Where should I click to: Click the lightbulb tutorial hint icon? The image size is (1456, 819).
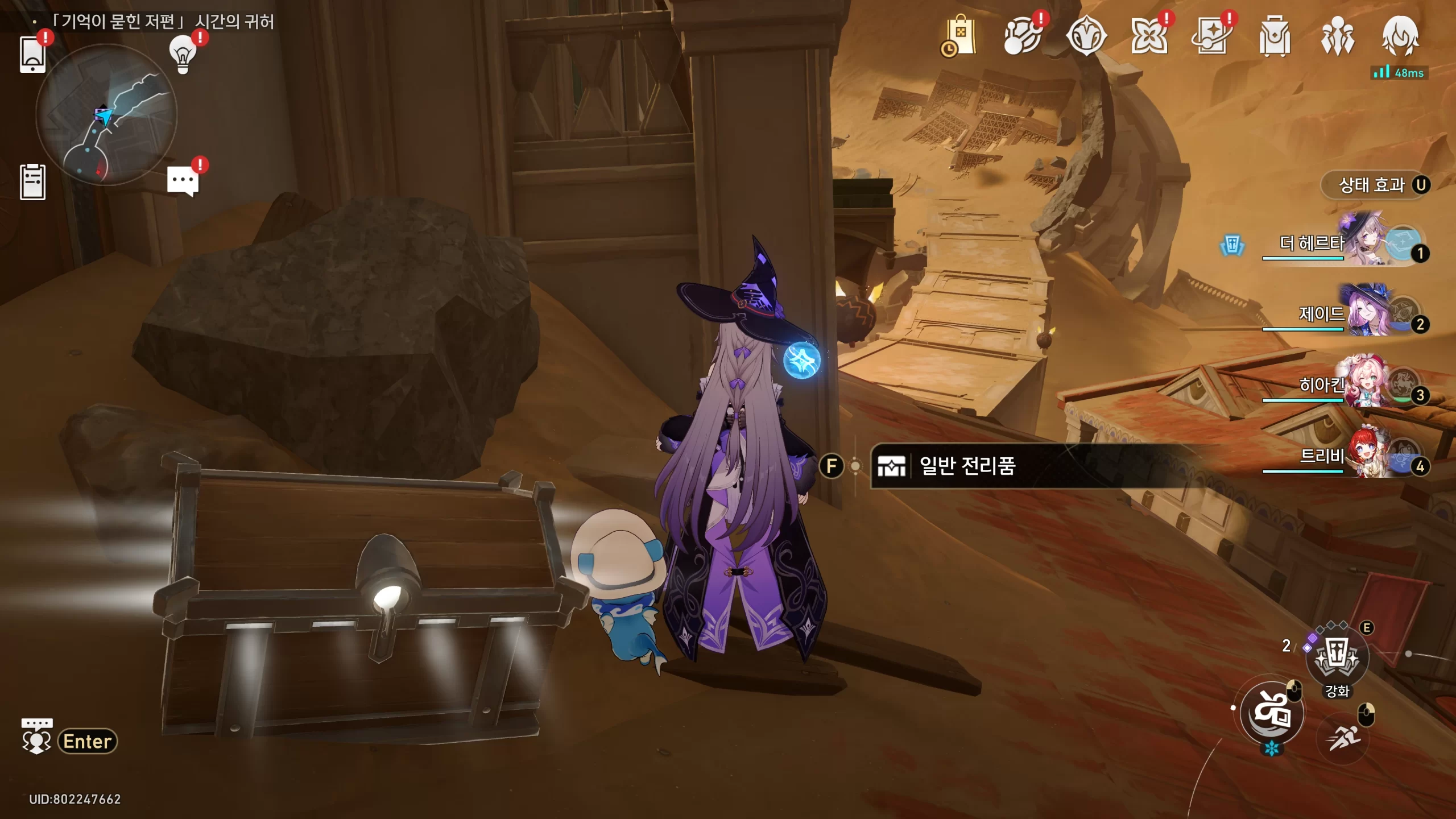coord(183,54)
